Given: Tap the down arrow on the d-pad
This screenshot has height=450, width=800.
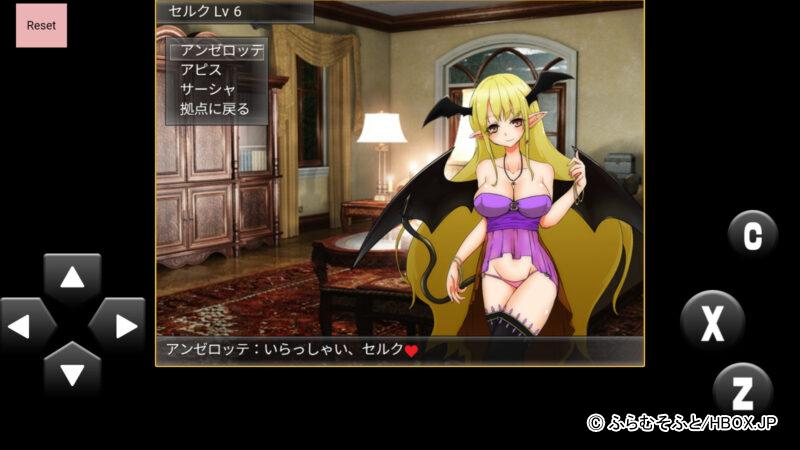Looking at the screenshot, I should click(x=72, y=372).
